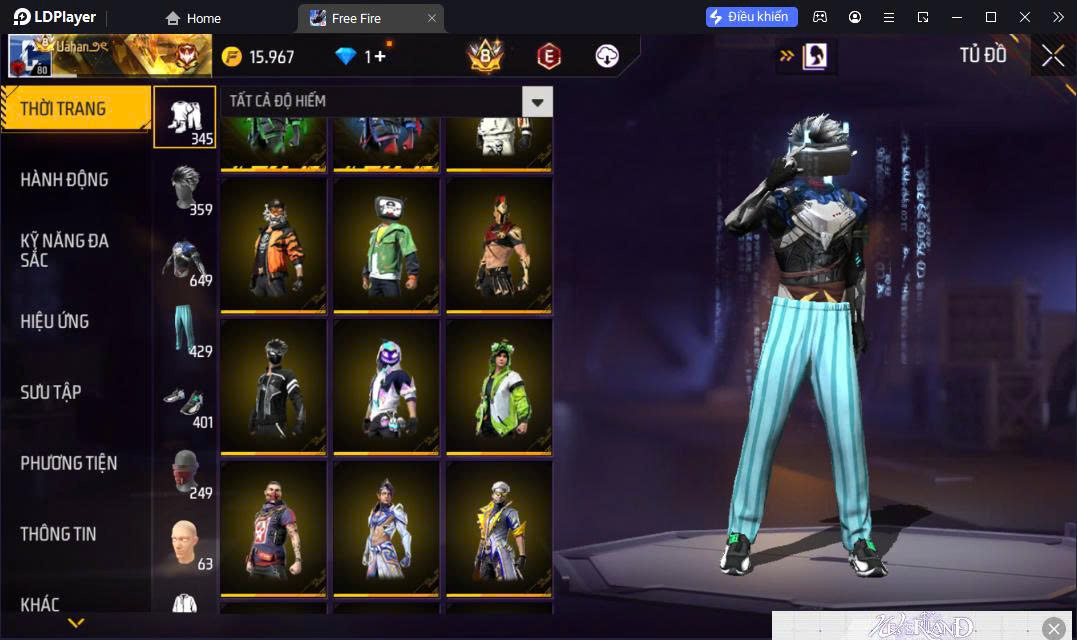This screenshot has width=1077, height=640.
Task: Pick the spartan helmet warrior outfit
Action: (499, 245)
